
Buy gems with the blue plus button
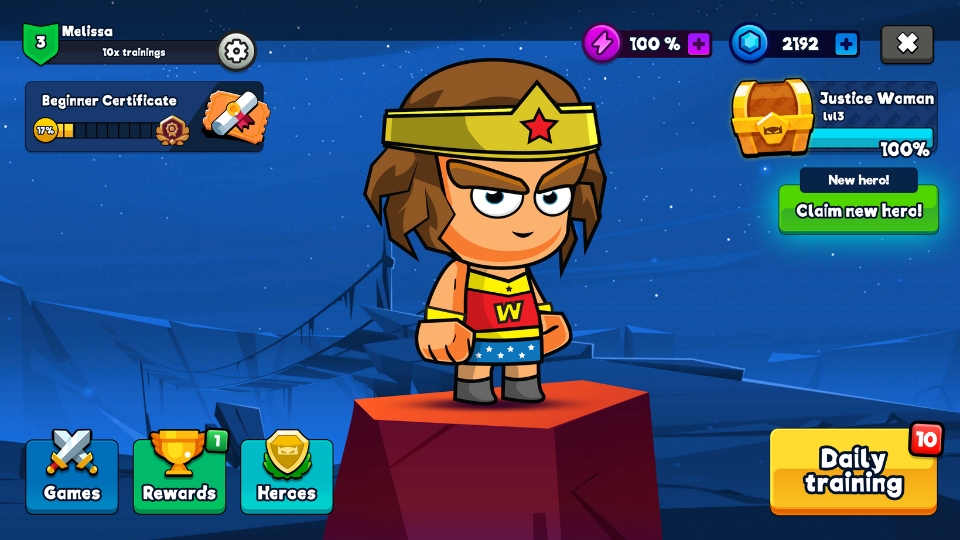[x=846, y=44]
